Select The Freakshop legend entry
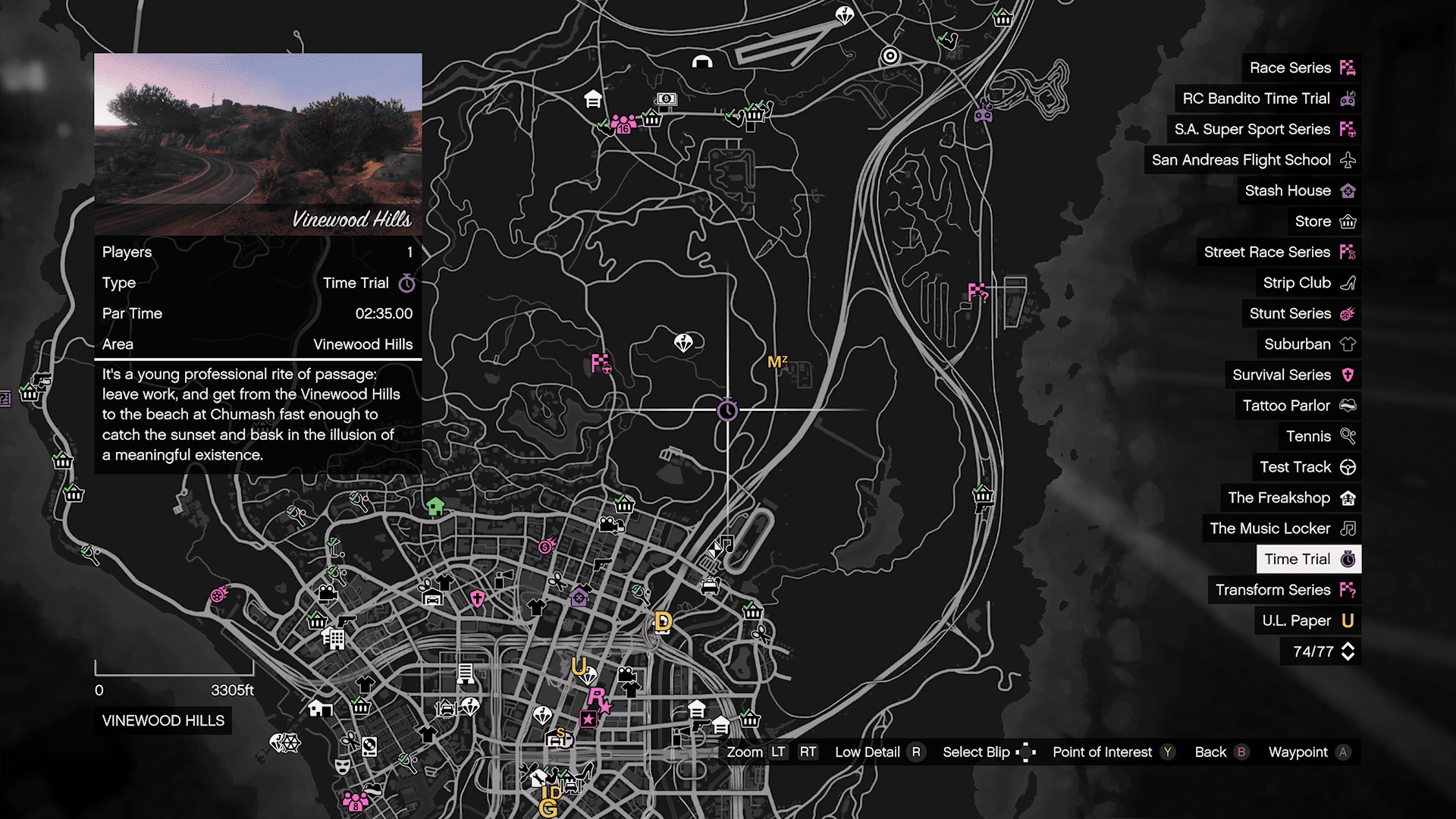 coord(1290,498)
